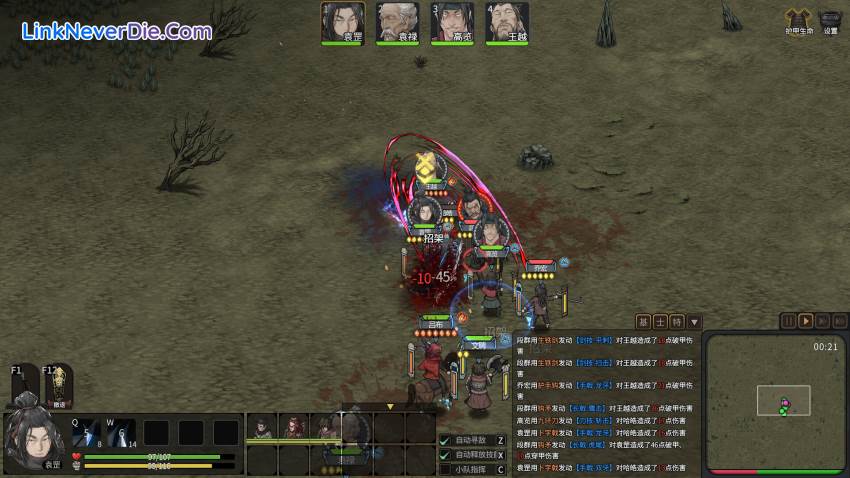This screenshot has height=478, width=850.
Task: Select party portrait 王越
Action: 506,21
